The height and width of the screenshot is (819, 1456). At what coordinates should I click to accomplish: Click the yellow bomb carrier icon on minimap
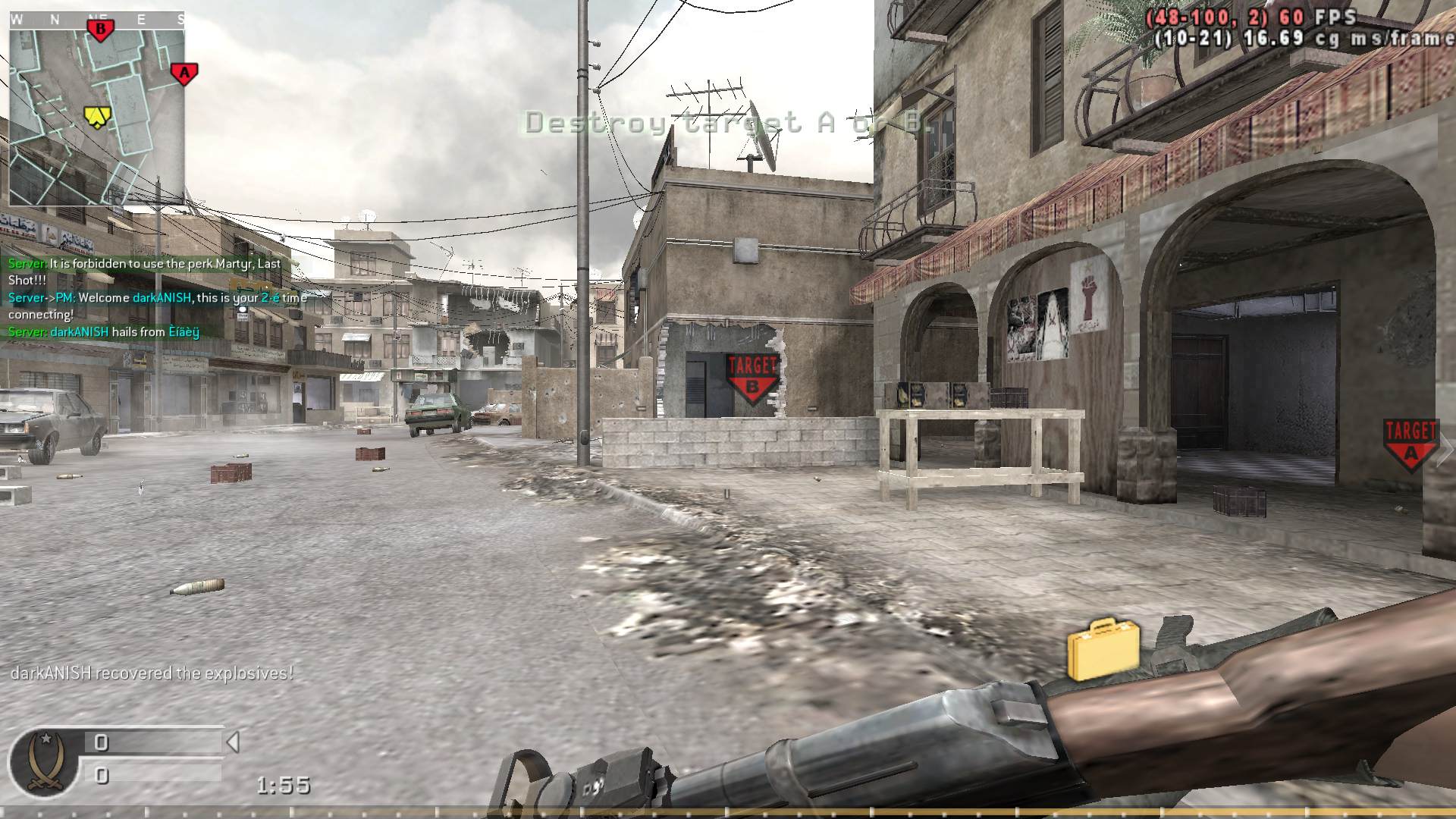[x=96, y=115]
